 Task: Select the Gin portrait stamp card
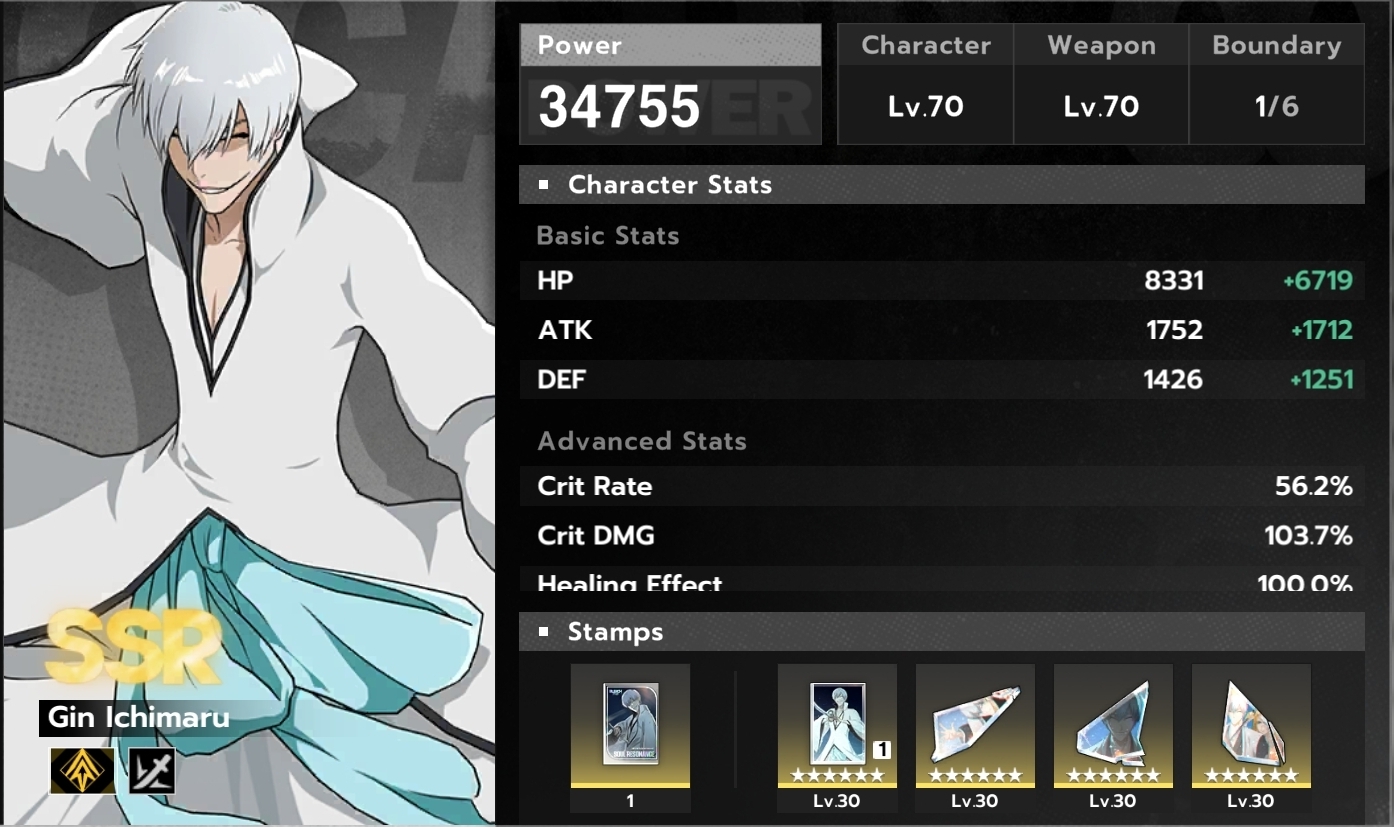click(837, 725)
